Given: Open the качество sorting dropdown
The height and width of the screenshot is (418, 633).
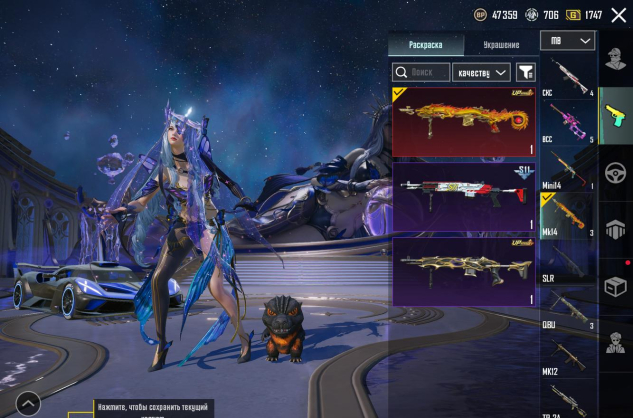Looking at the screenshot, I should (x=481, y=72).
